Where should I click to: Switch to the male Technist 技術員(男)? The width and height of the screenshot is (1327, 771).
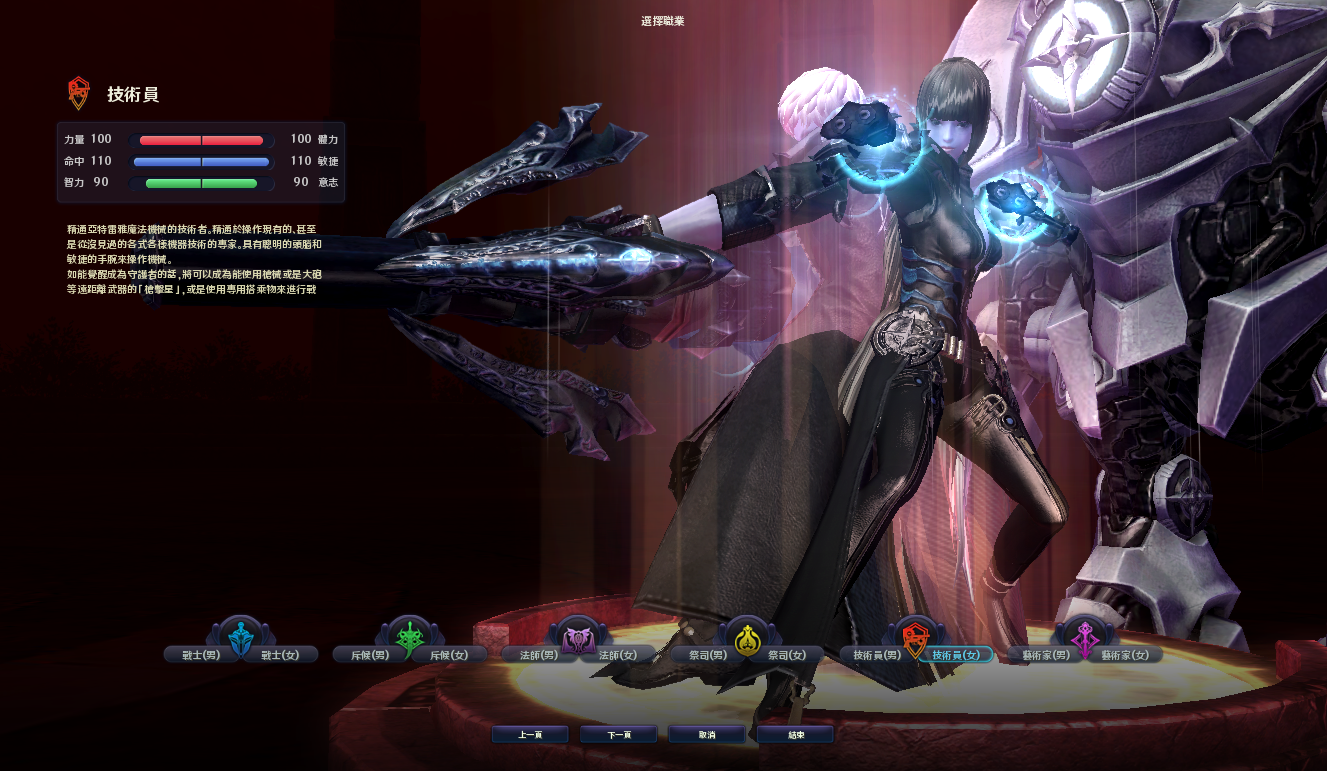872,655
